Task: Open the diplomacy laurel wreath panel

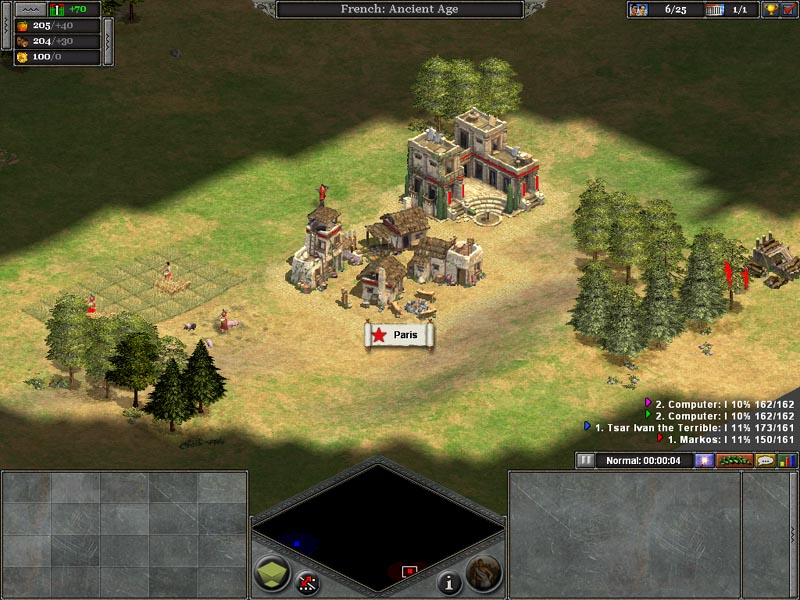Action: tap(734, 461)
